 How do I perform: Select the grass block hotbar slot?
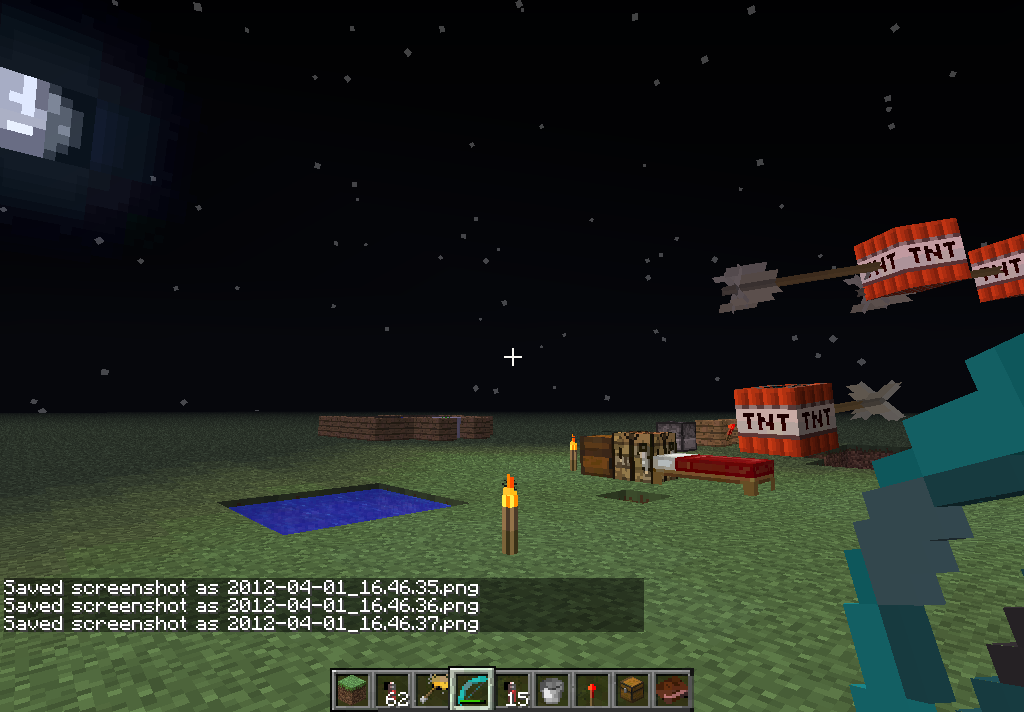(352, 690)
